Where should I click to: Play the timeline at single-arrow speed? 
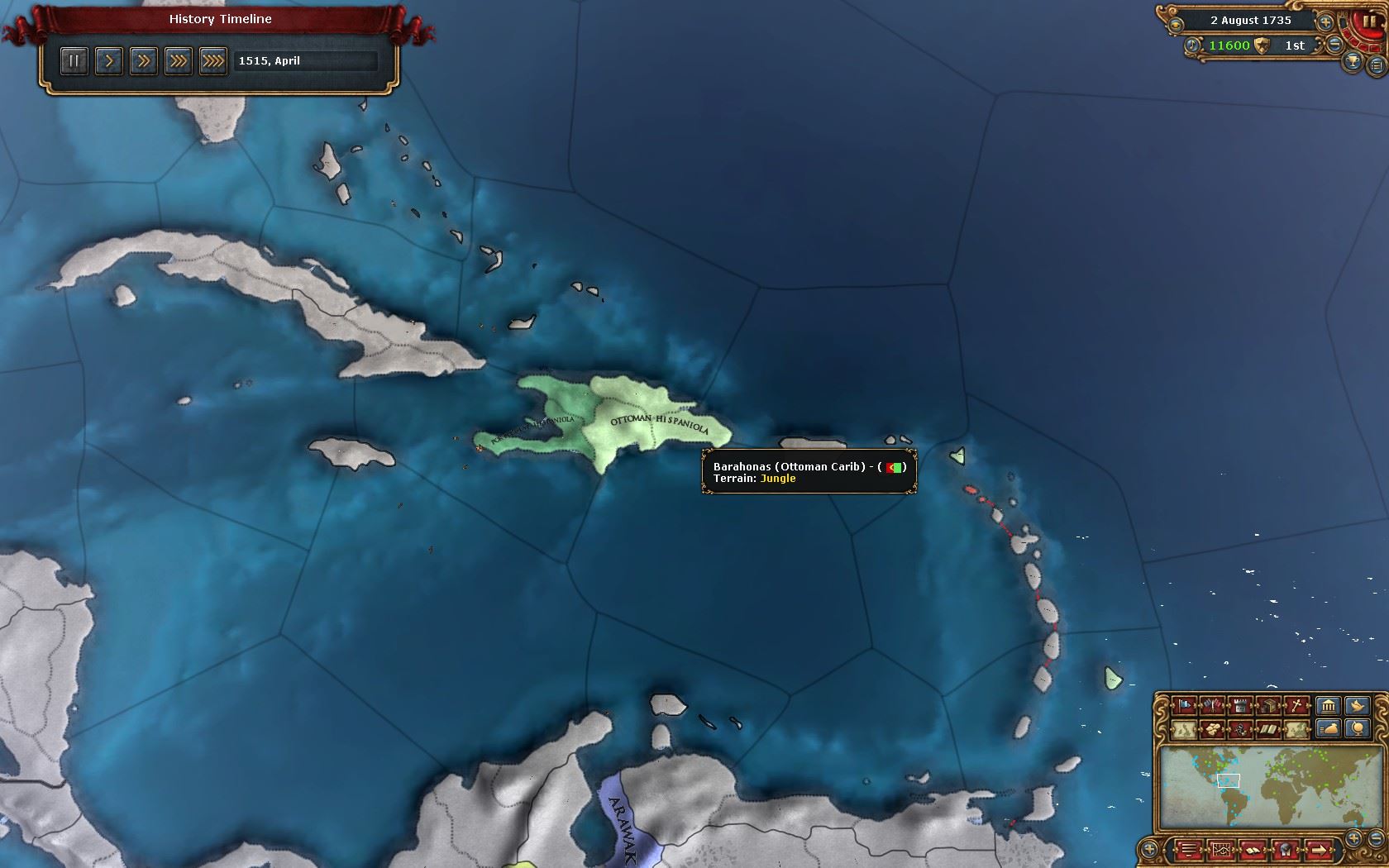tap(108, 60)
